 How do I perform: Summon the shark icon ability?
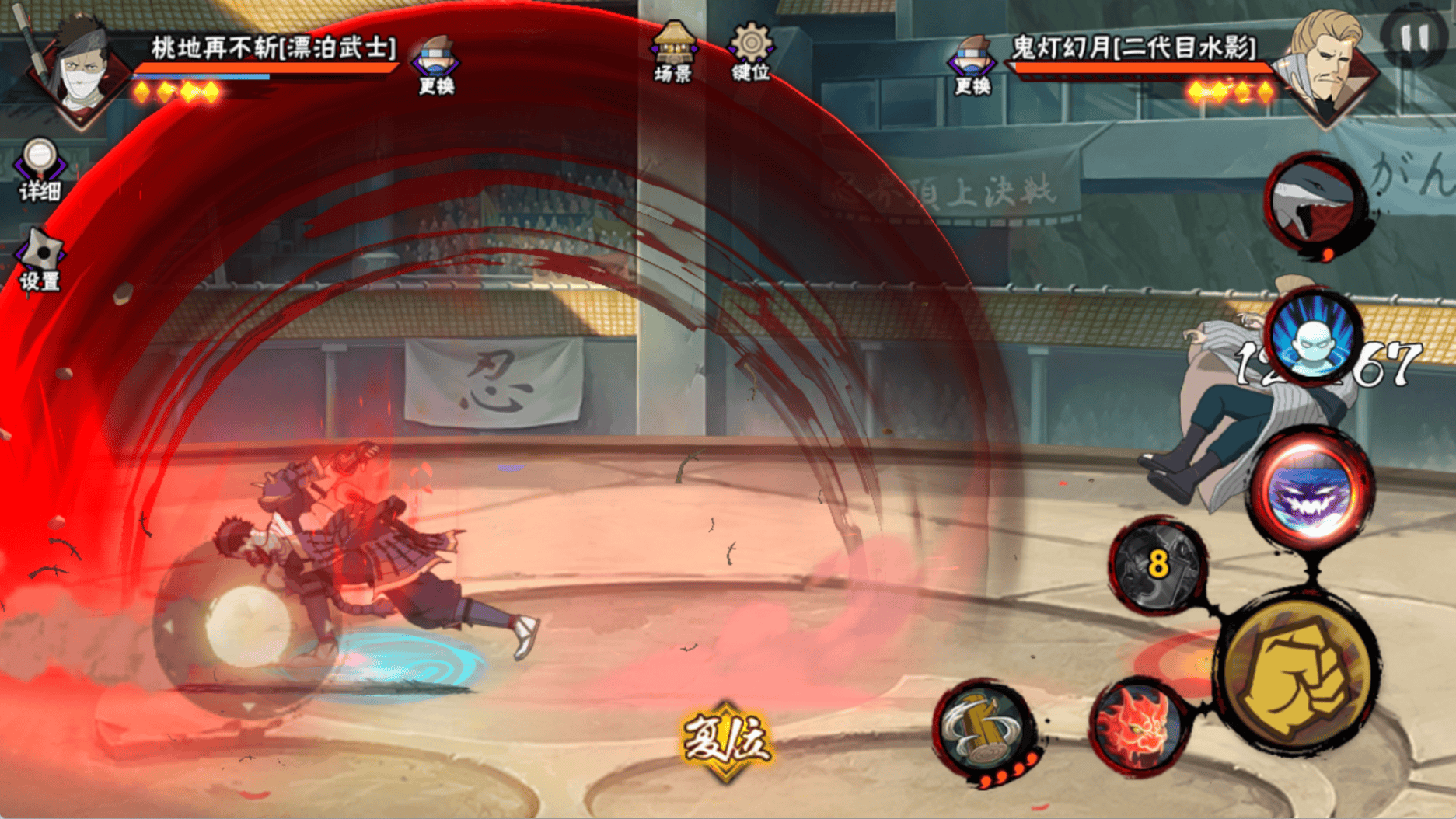point(1313,202)
